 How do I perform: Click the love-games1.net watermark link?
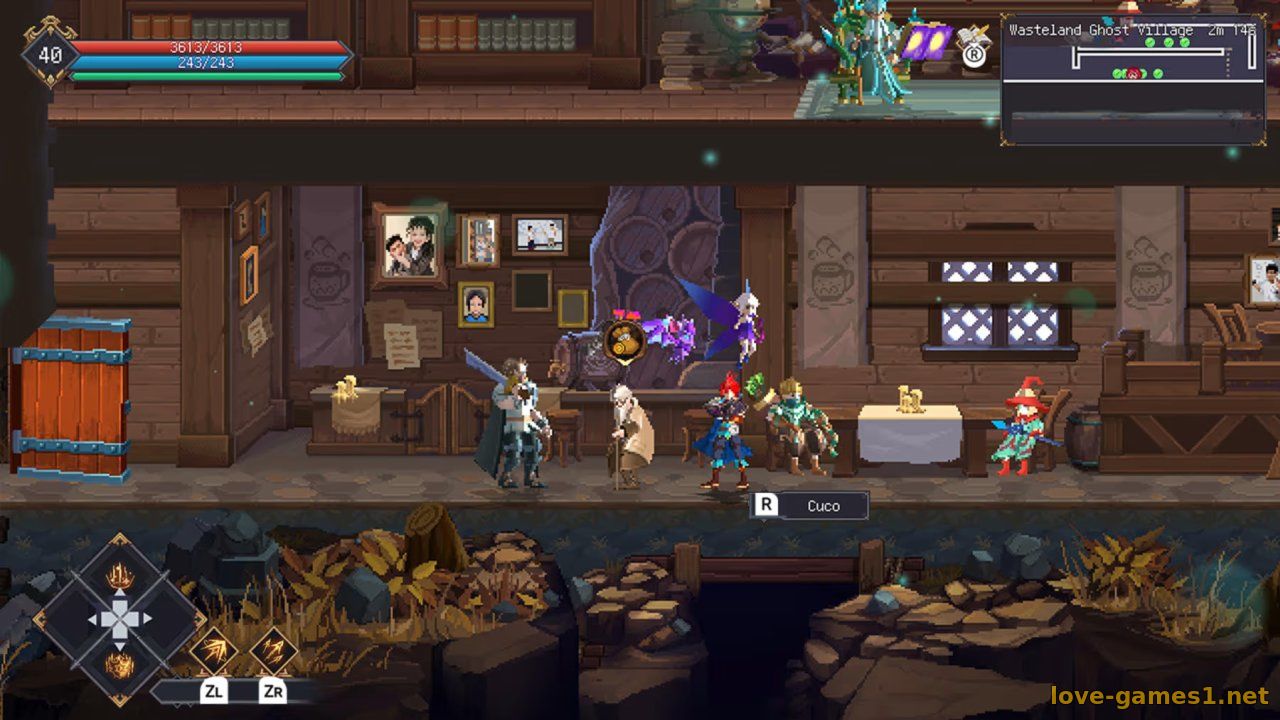pos(1158,695)
